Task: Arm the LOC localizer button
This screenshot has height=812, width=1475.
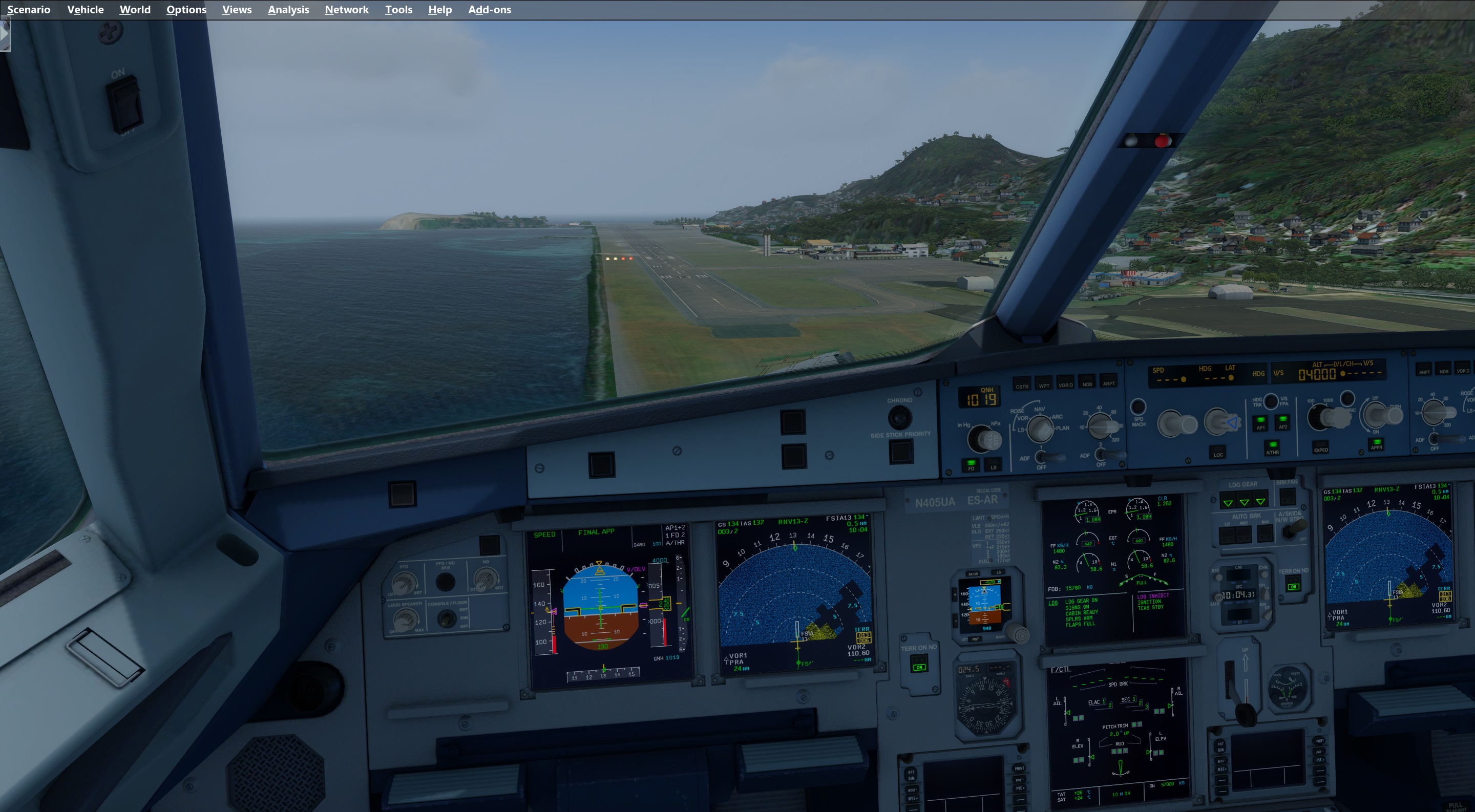Action: 1218,452
